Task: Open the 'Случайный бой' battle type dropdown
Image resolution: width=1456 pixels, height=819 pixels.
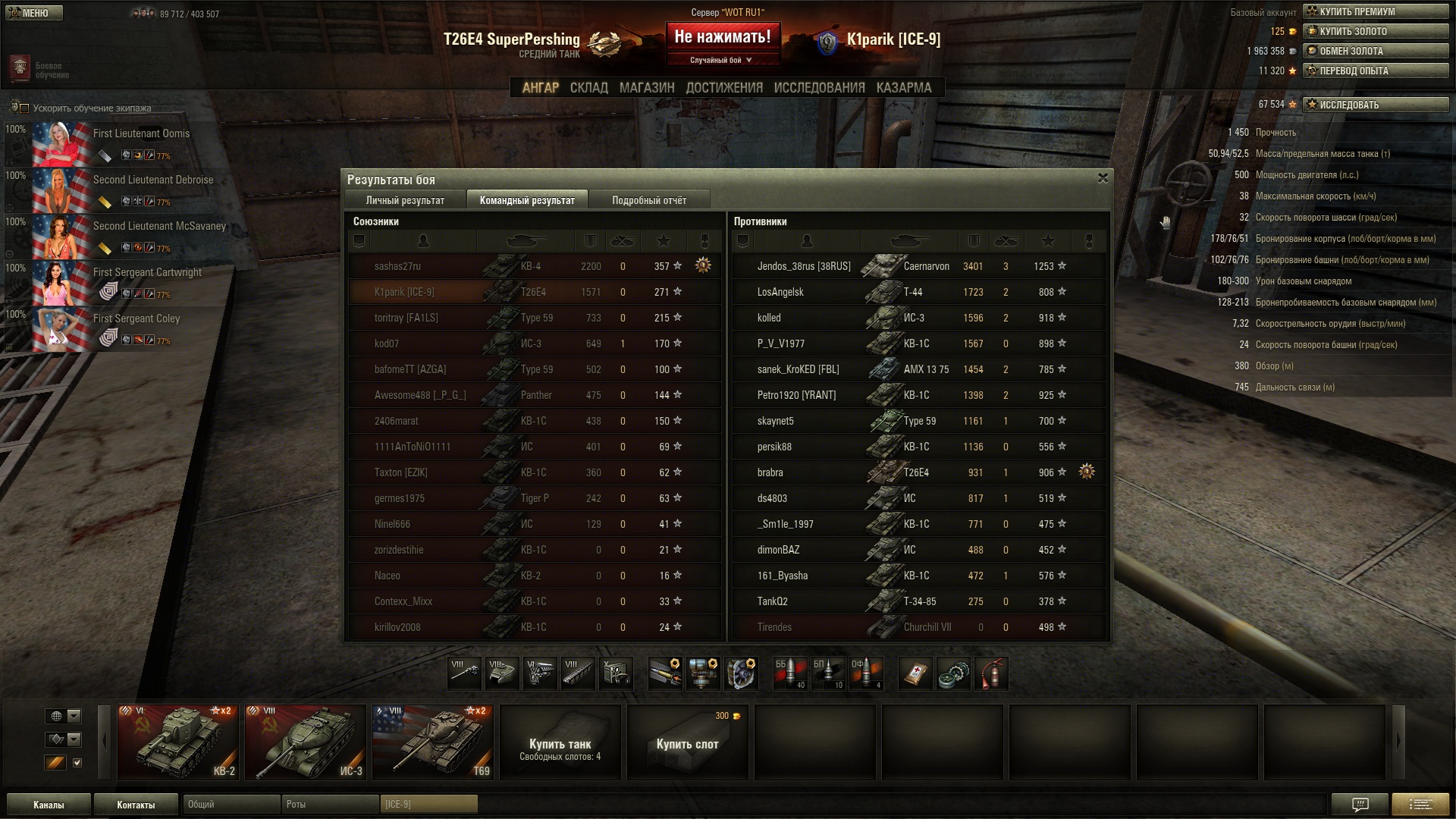Action: click(x=722, y=60)
